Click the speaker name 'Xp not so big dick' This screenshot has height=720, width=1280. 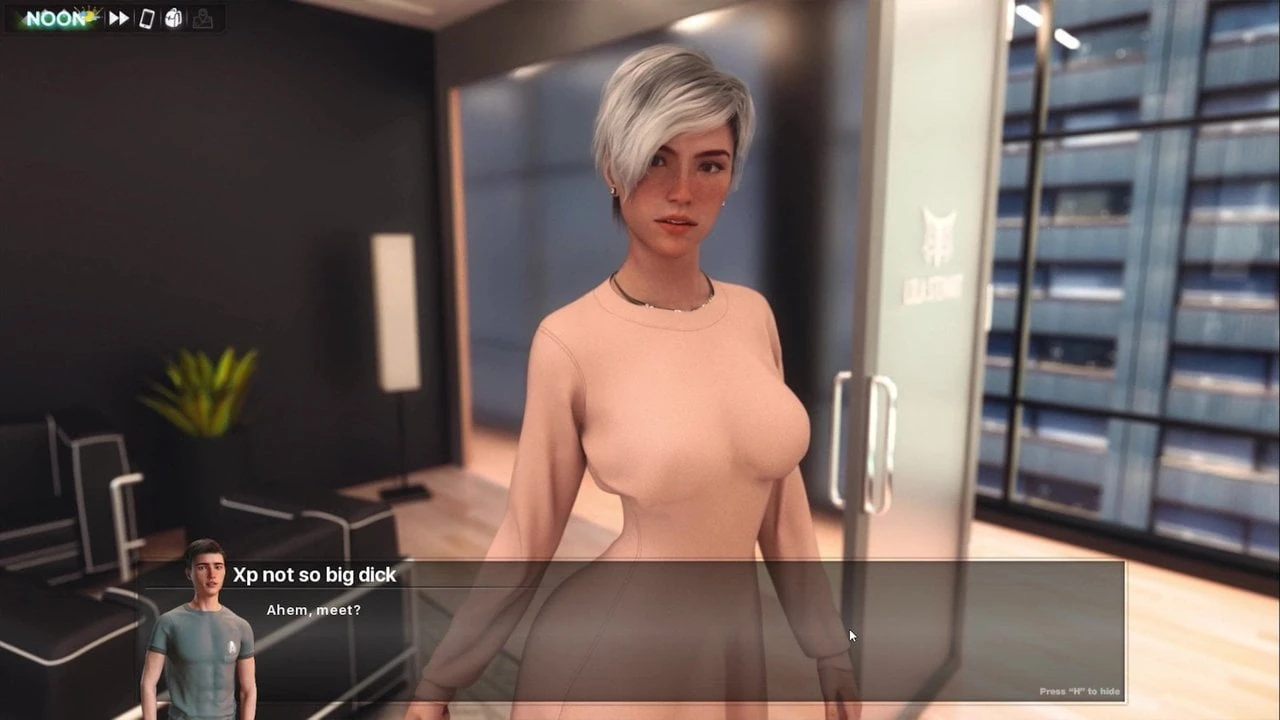[x=313, y=575]
